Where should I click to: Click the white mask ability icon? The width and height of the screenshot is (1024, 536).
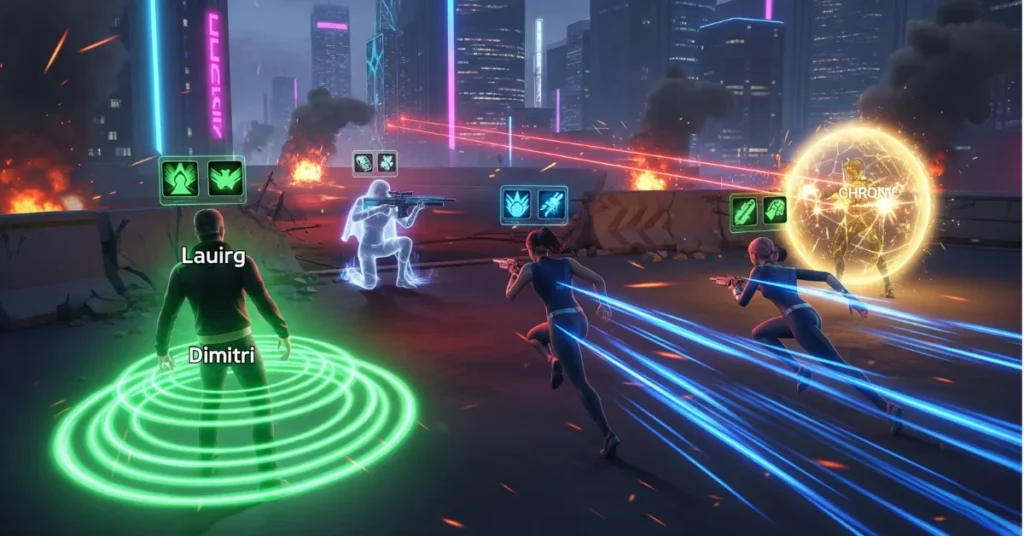click(364, 162)
